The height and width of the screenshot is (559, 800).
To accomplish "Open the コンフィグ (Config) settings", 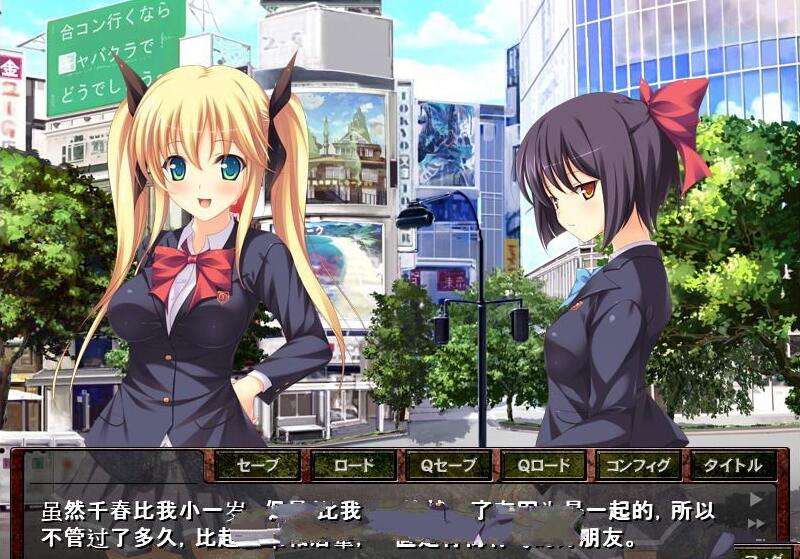I will (x=639, y=465).
